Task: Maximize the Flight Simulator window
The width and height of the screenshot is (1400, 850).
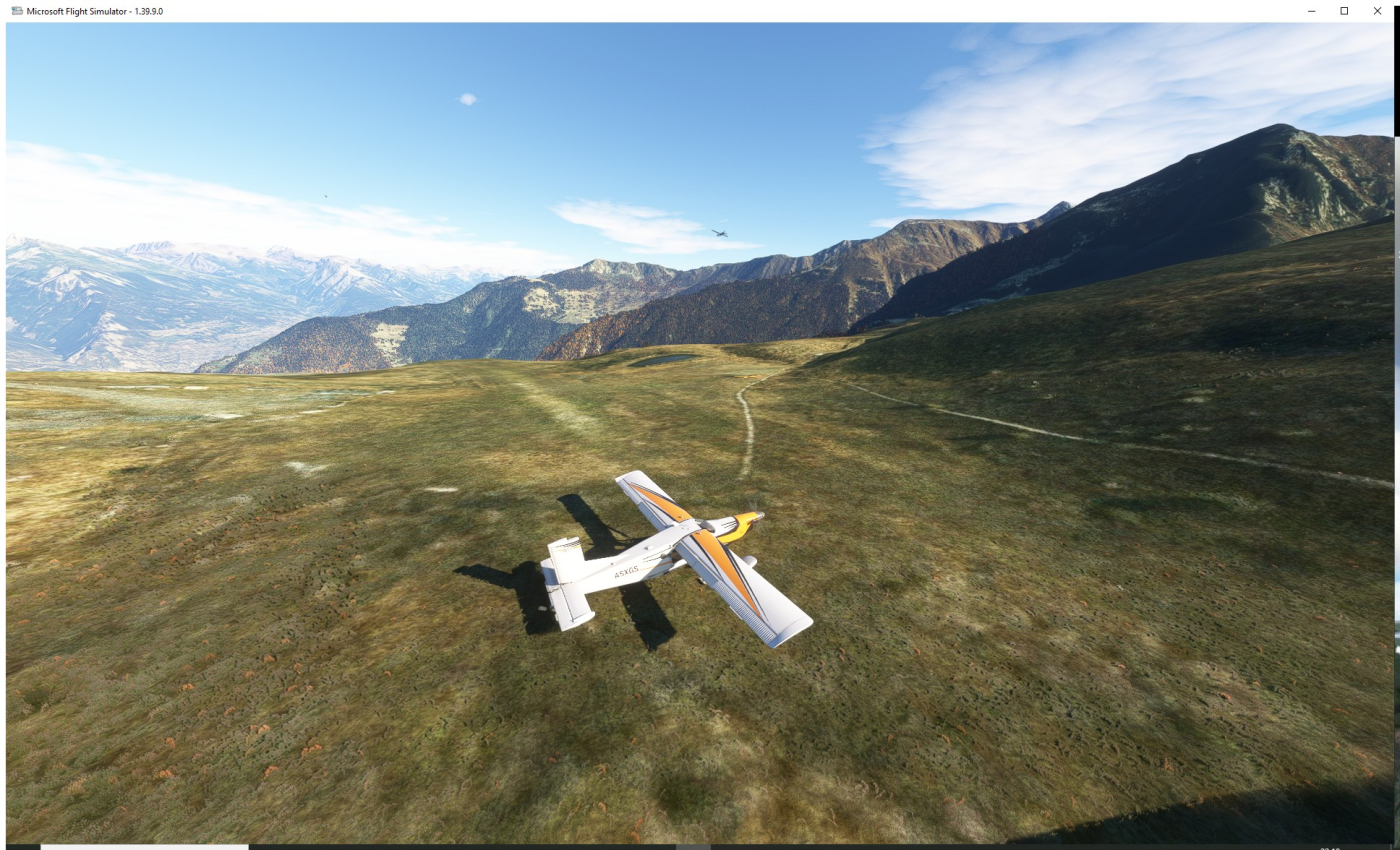Action: 1344,11
